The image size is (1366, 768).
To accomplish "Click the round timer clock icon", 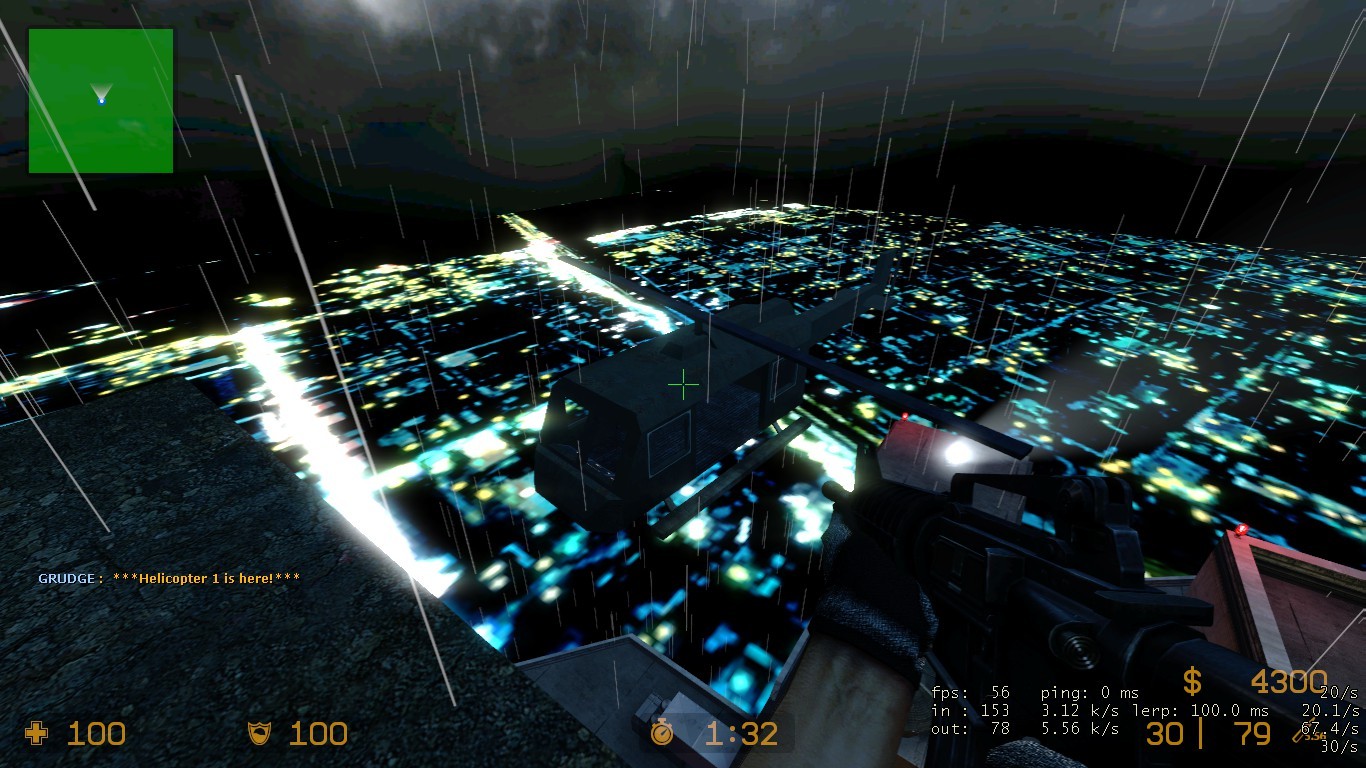I will pyautogui.click(x=664, y=734).
